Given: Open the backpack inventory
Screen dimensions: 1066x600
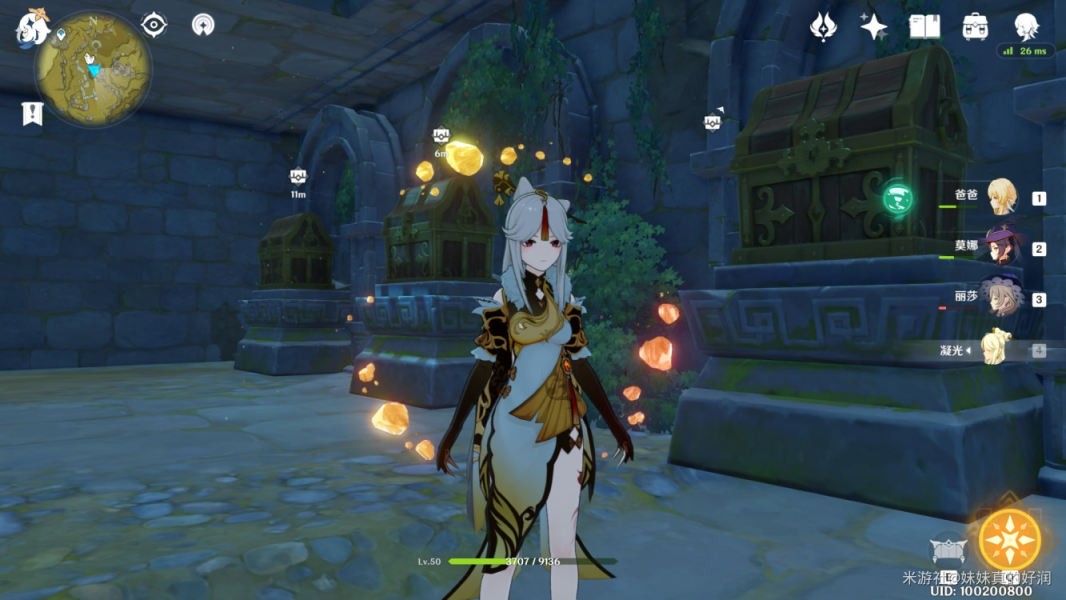Looking at the screenshot, I should (x=975, y=27).
